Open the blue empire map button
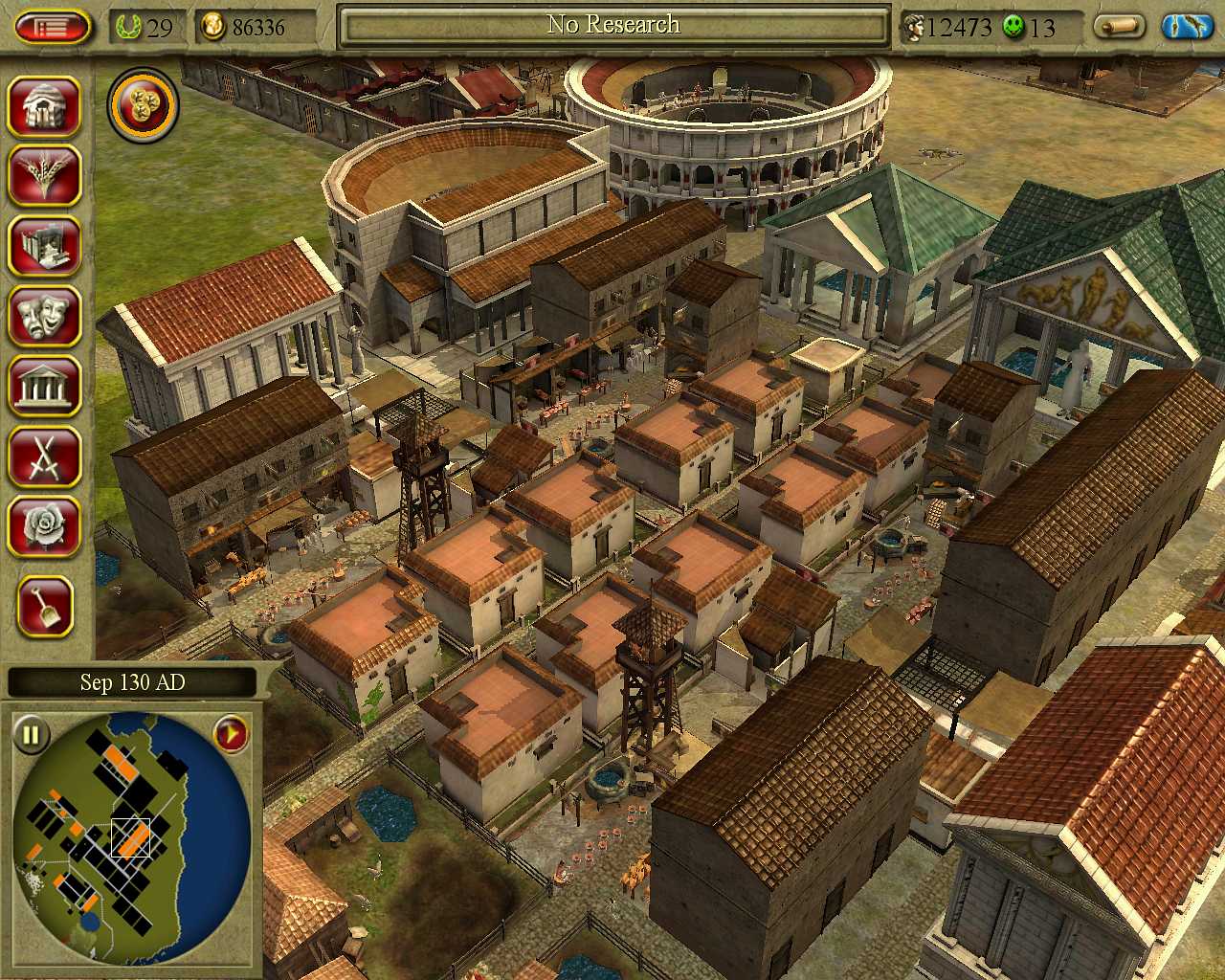The width and height of the screenshot is (1225, 980). 1187,27
